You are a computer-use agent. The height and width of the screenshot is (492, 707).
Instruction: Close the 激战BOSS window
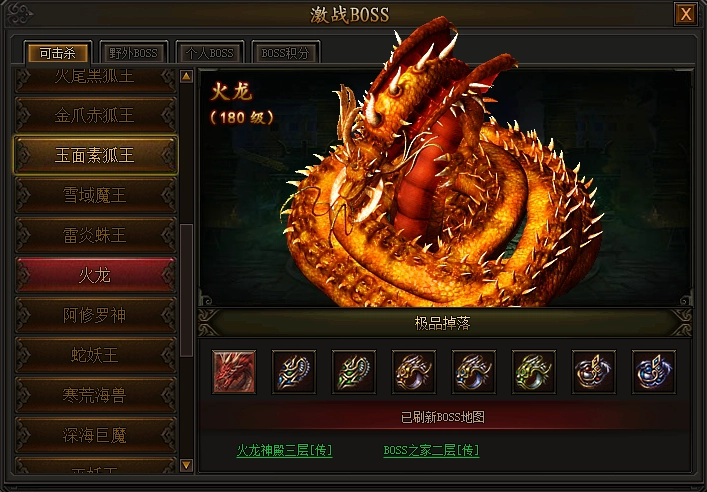(x=685, y=14)
